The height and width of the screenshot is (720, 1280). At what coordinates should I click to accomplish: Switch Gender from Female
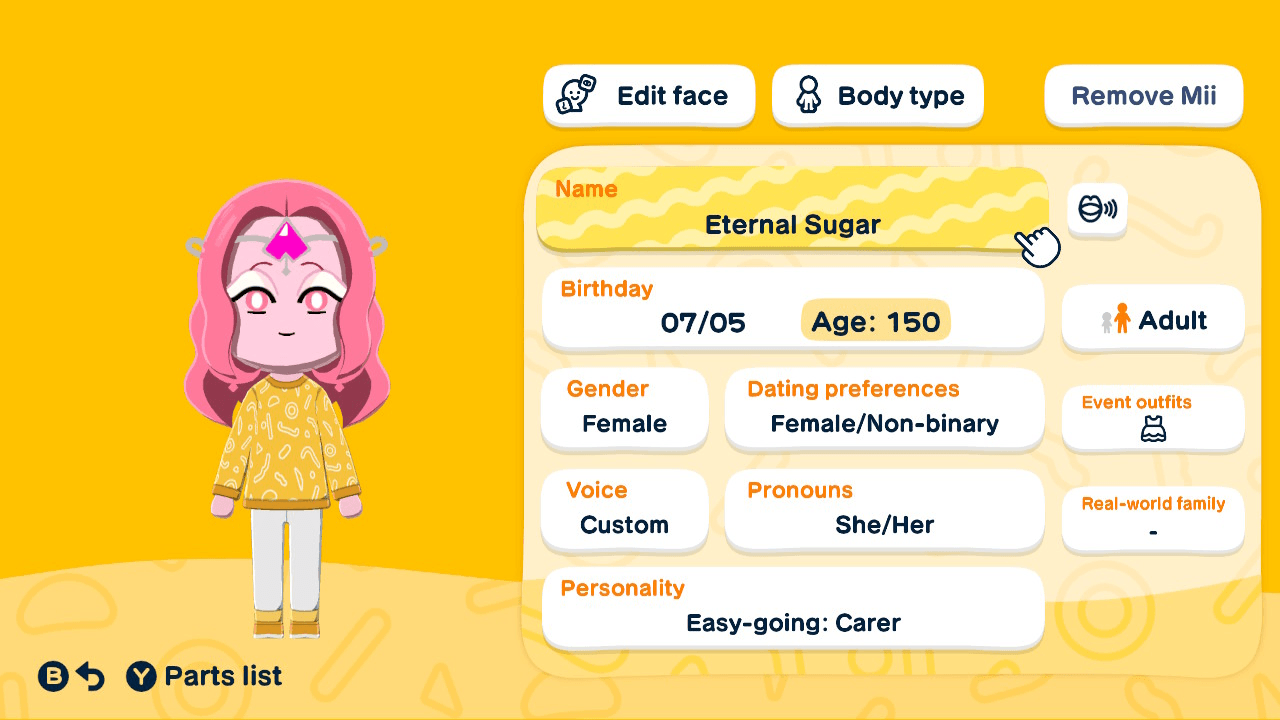624,410
